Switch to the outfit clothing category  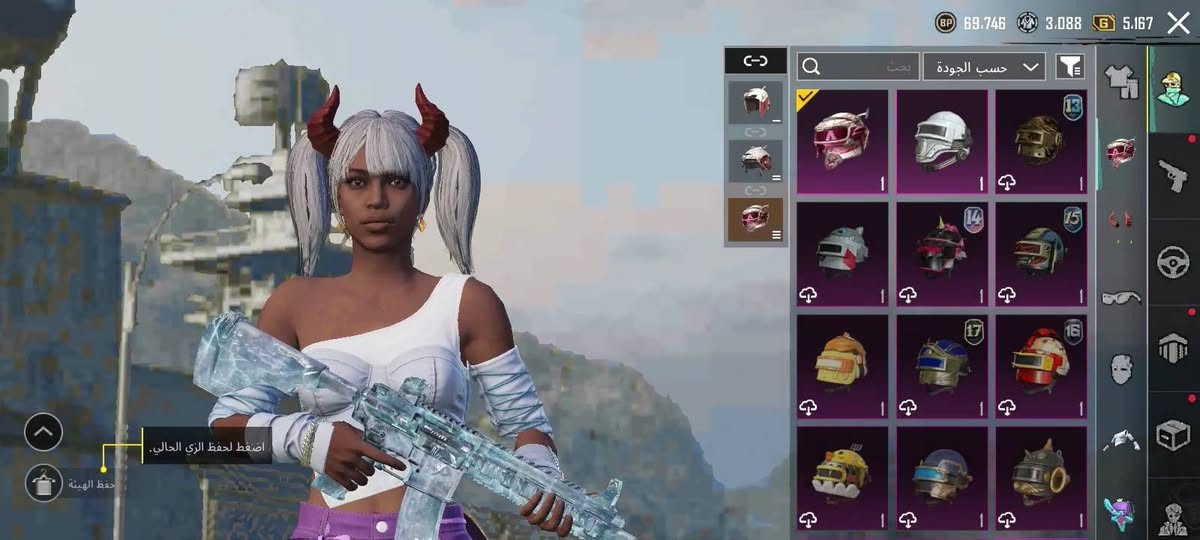point(1121,80)
